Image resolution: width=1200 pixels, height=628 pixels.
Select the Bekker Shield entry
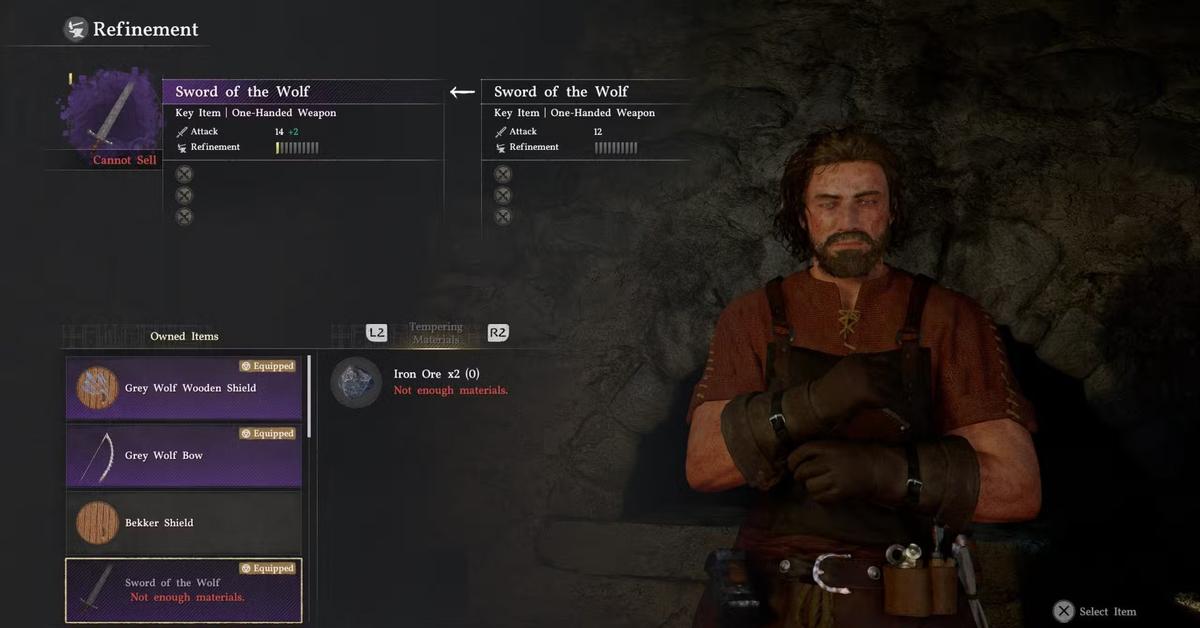click(184, 522)
